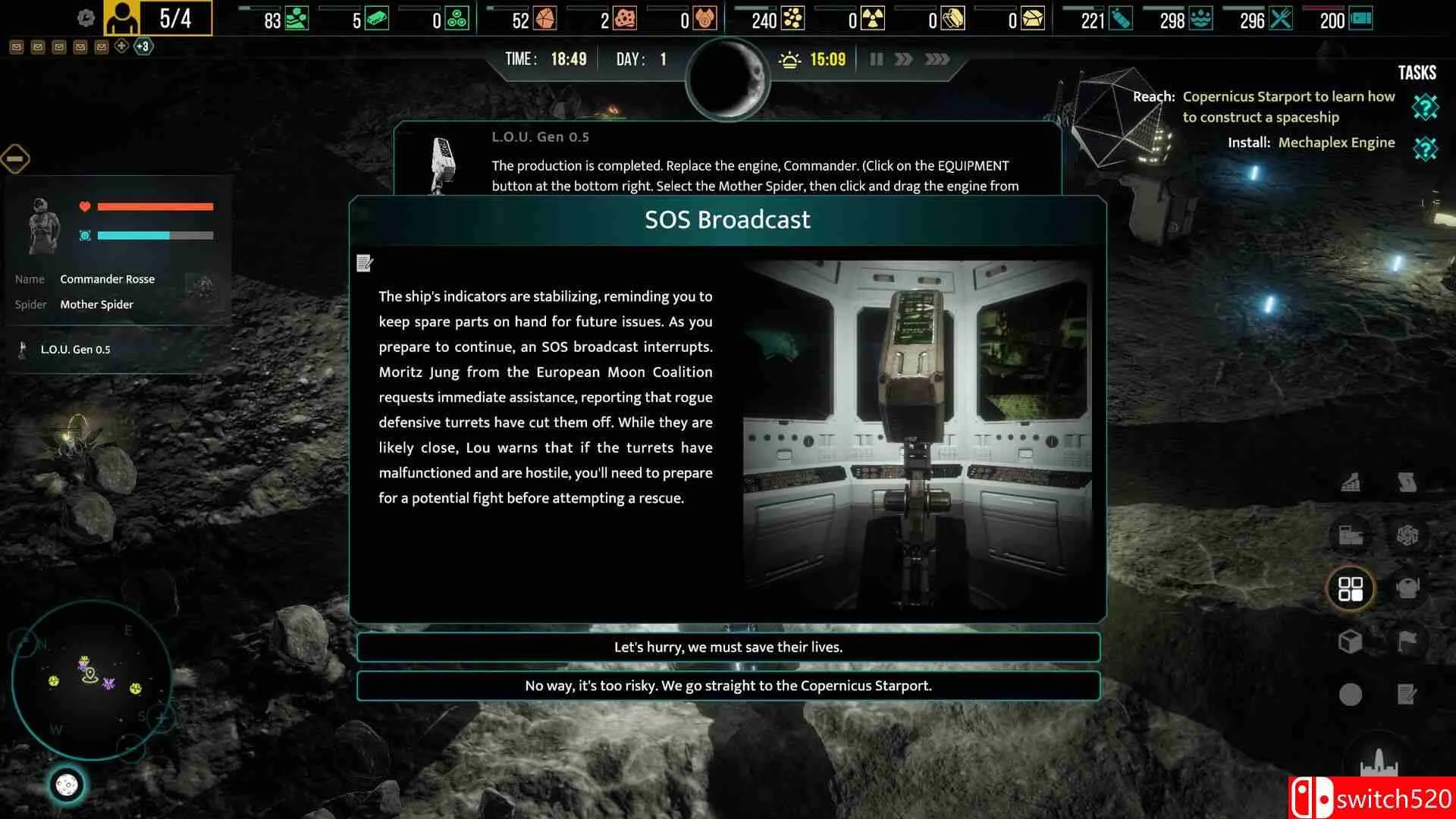Open the spaceship panel at bottom right
The image size is (1456, 819).
1379,760
